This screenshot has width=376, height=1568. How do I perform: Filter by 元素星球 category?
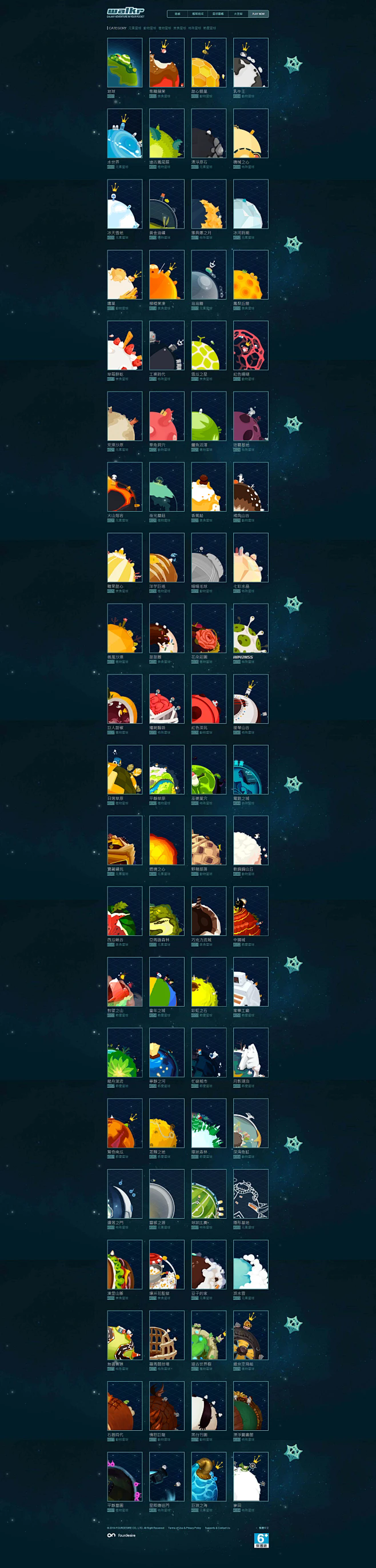(134, 28)
